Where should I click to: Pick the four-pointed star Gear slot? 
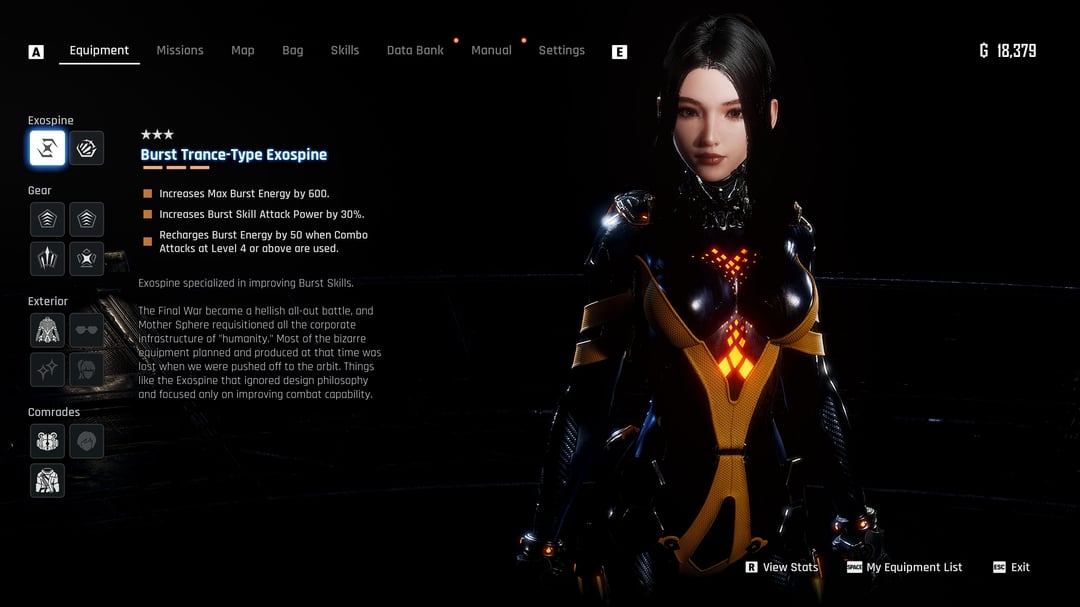tap(87, 259)
